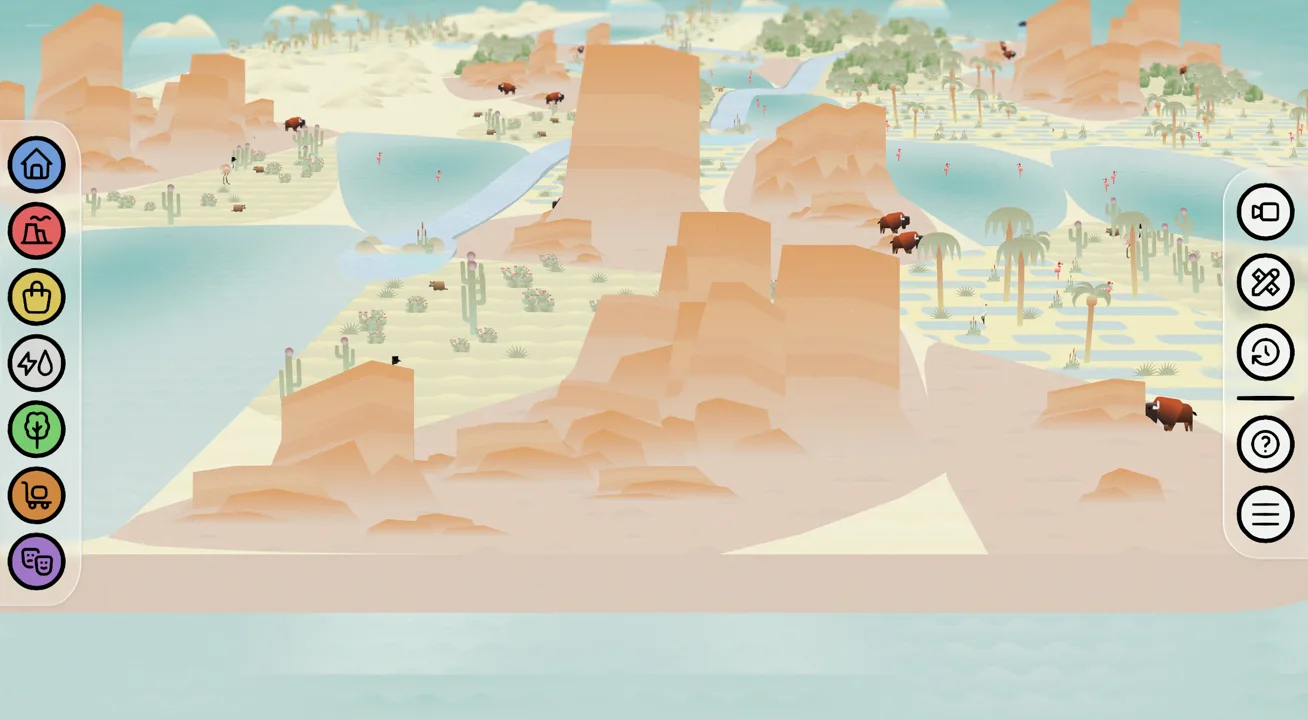The image size is (1308, 720).
Task: Select the red volcano industry icon
Action: tap(36, 230)
